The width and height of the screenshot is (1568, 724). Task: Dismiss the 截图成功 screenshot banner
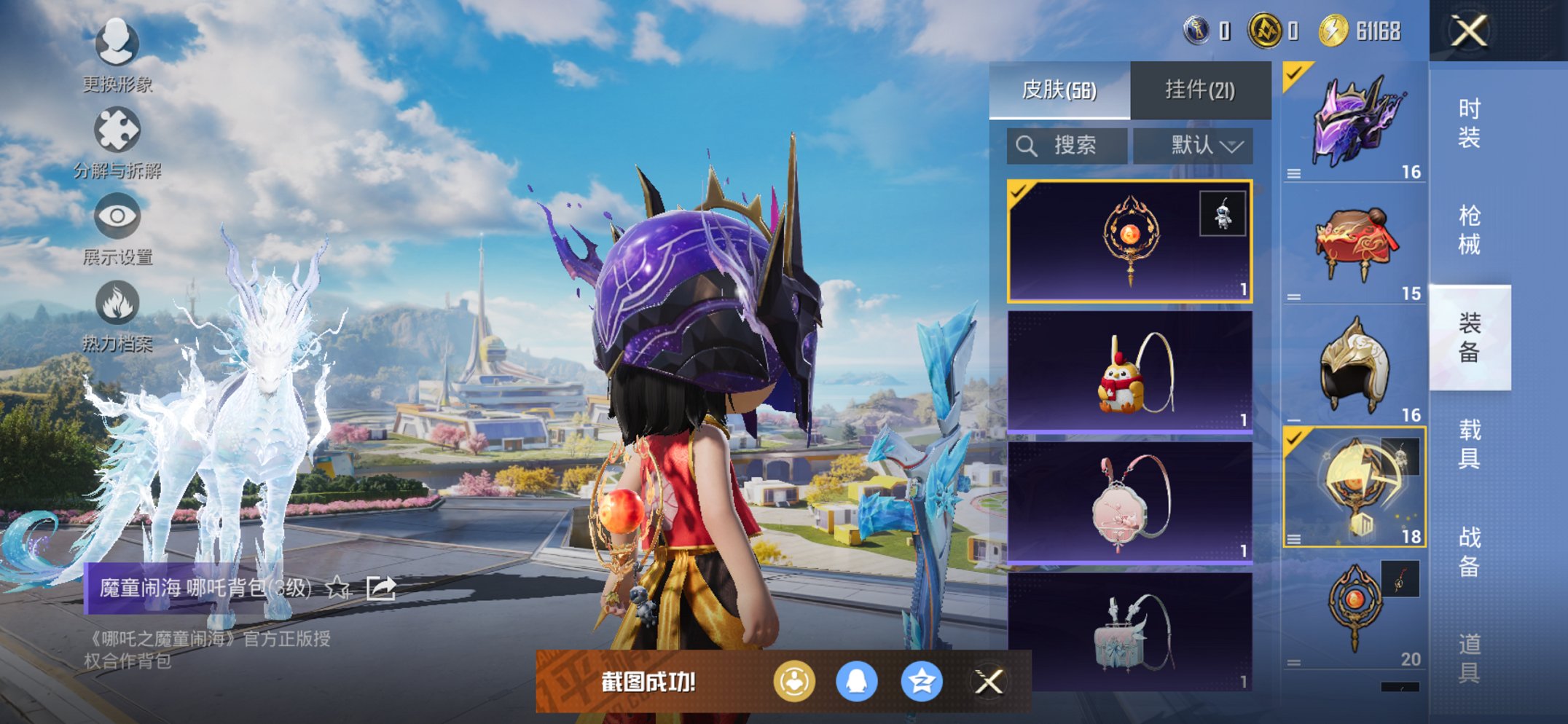click(989, 682)
